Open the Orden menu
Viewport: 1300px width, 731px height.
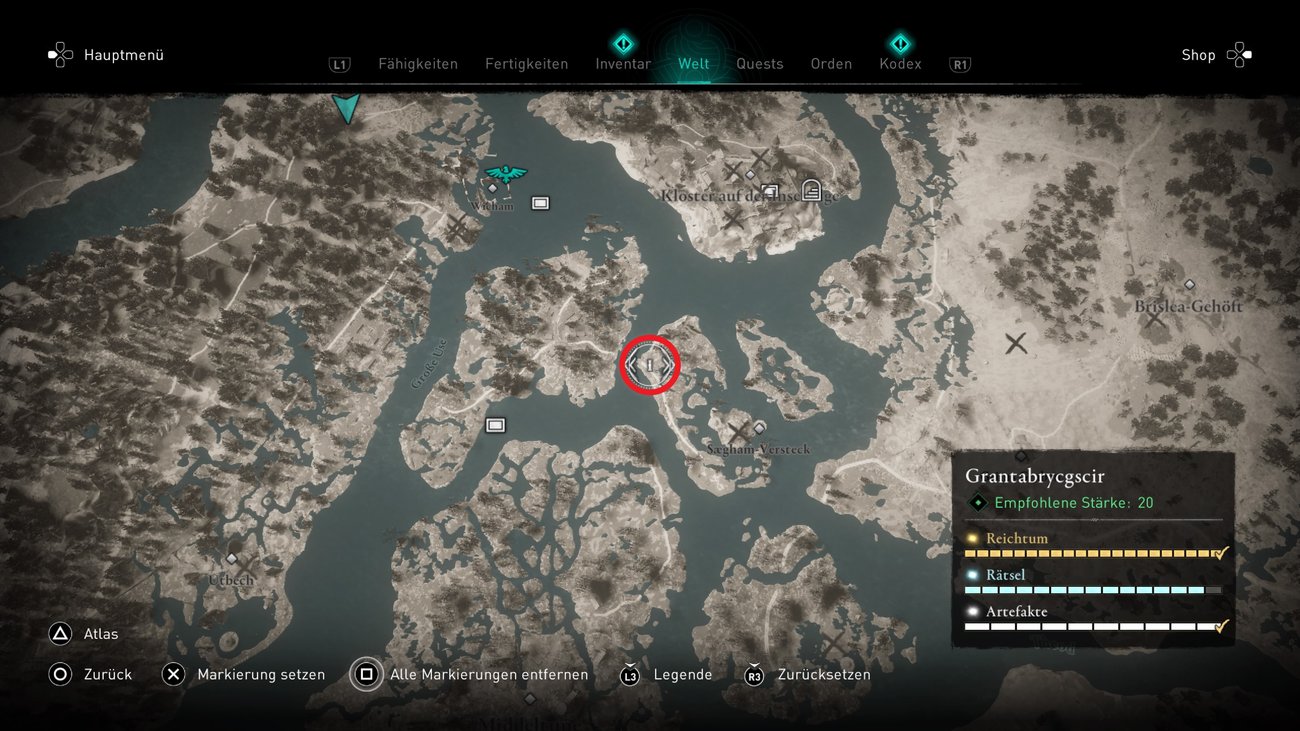(x=831, y=63)
